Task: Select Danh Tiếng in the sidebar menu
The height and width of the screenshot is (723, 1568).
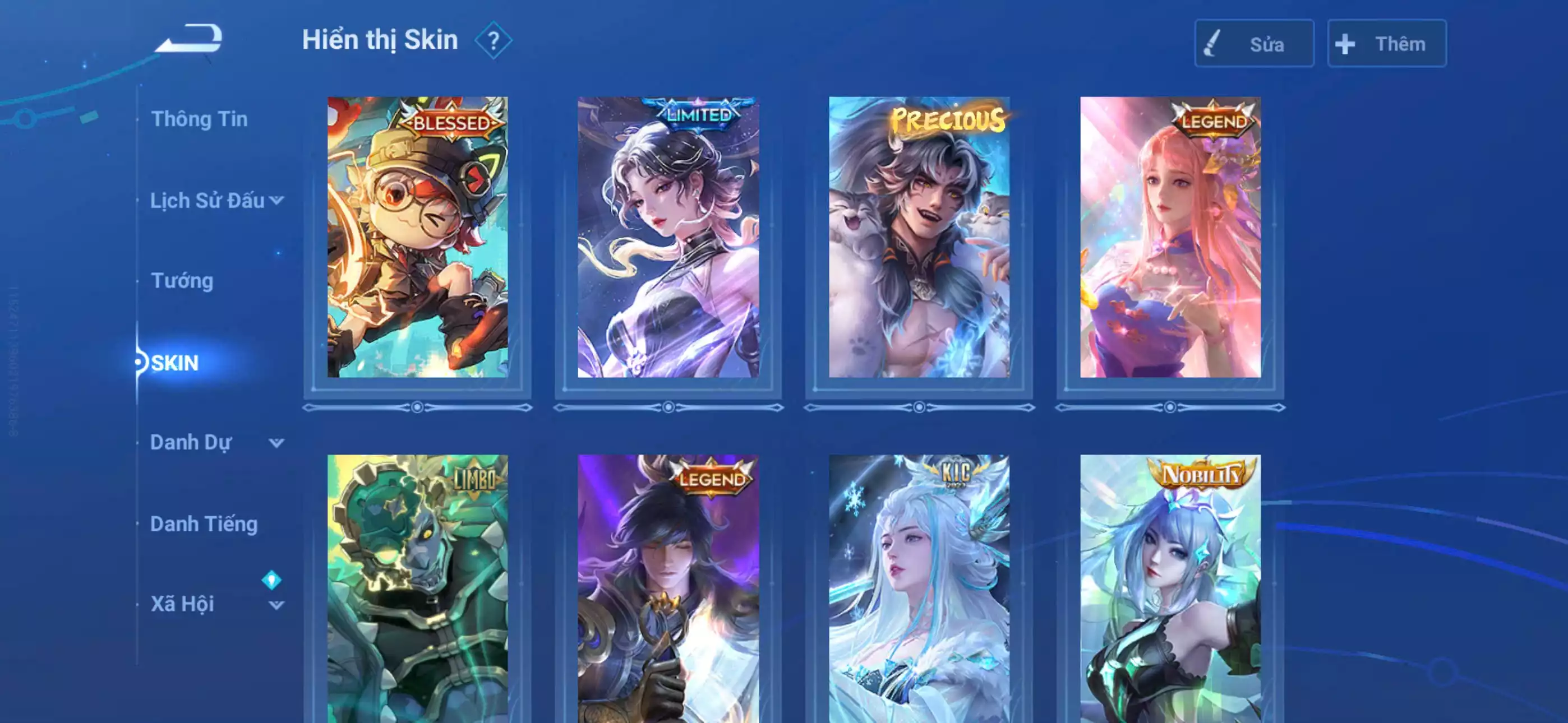Action: [x=205, y=523]
